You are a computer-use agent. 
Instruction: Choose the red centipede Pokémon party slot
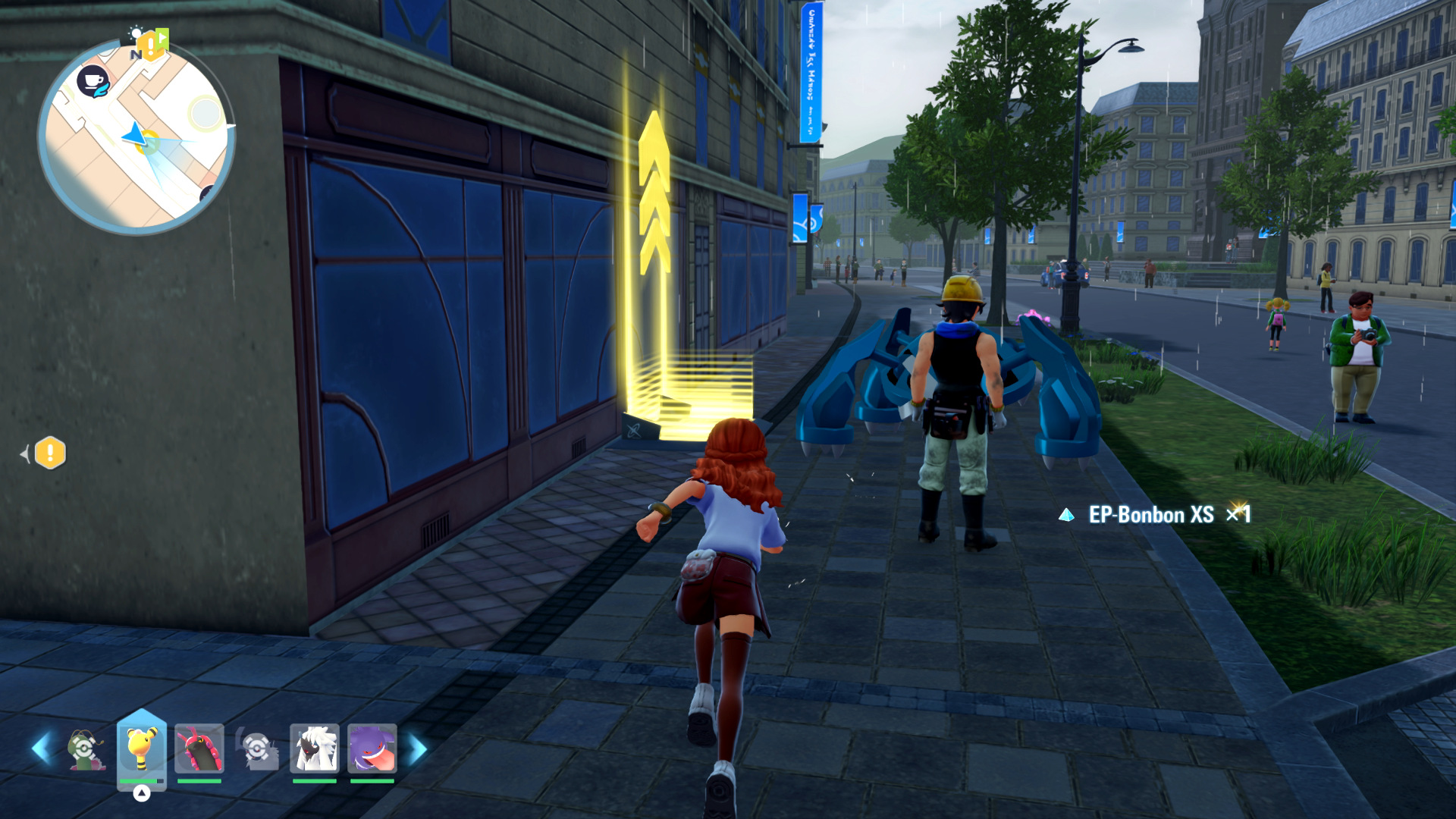click(x=199, y=748)
